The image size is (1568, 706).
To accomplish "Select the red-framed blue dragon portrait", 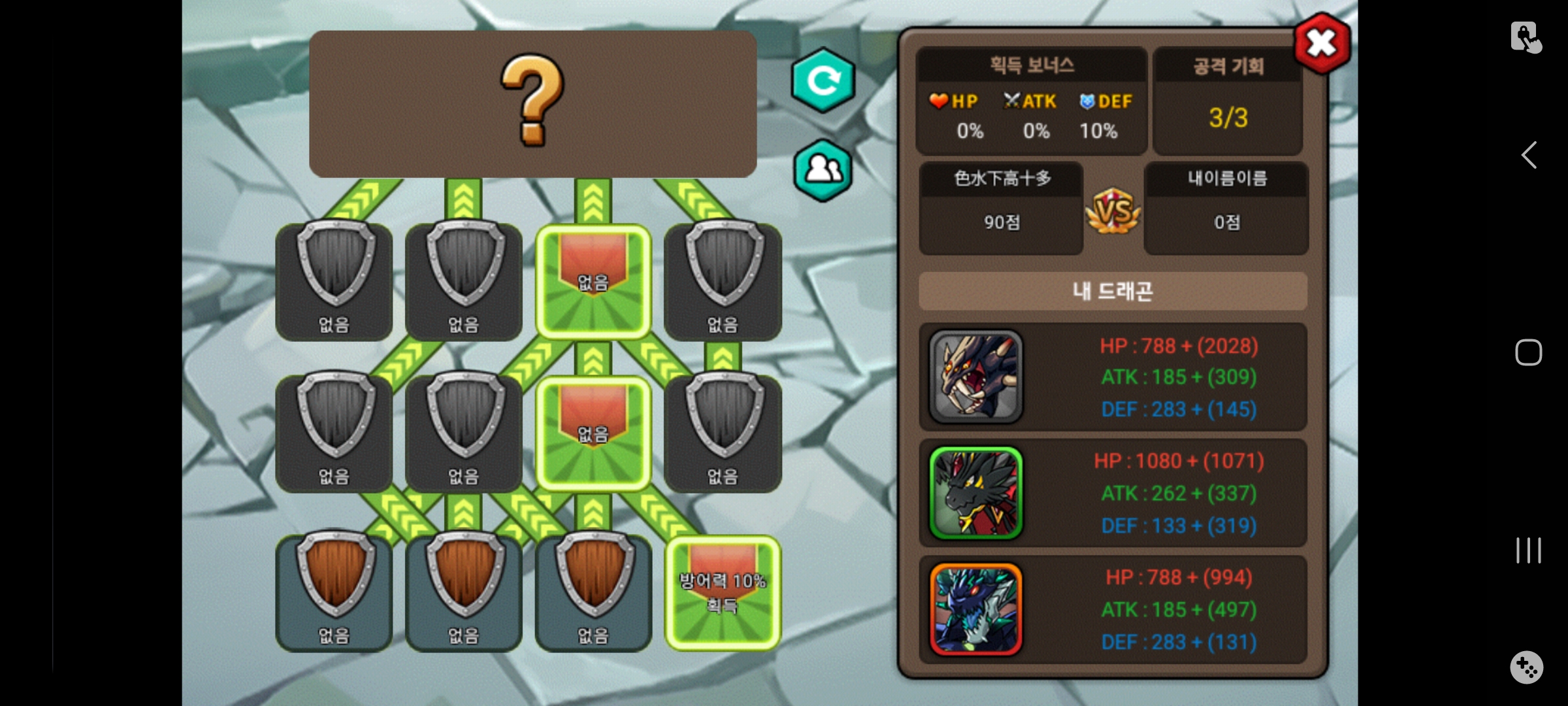I will click(x=975, y=609).
